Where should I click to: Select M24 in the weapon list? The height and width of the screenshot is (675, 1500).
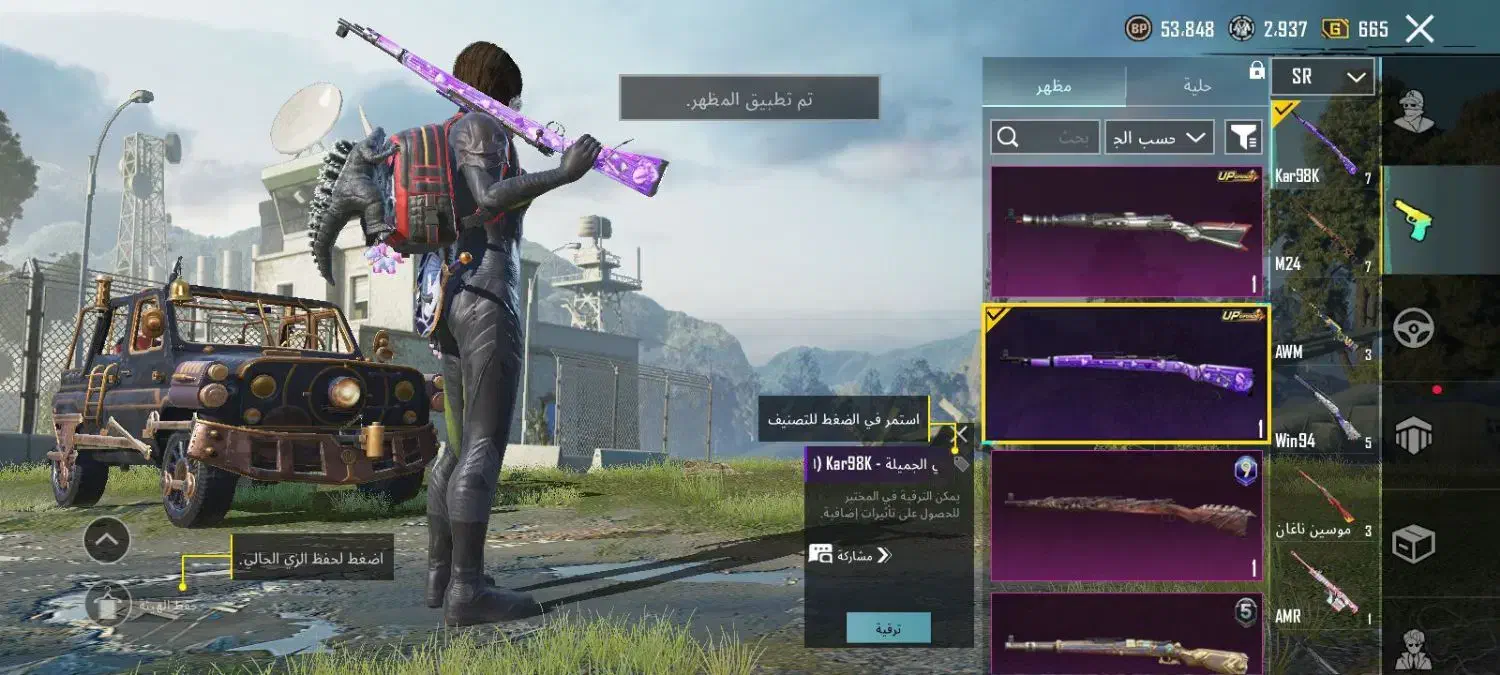[1322, 235]
